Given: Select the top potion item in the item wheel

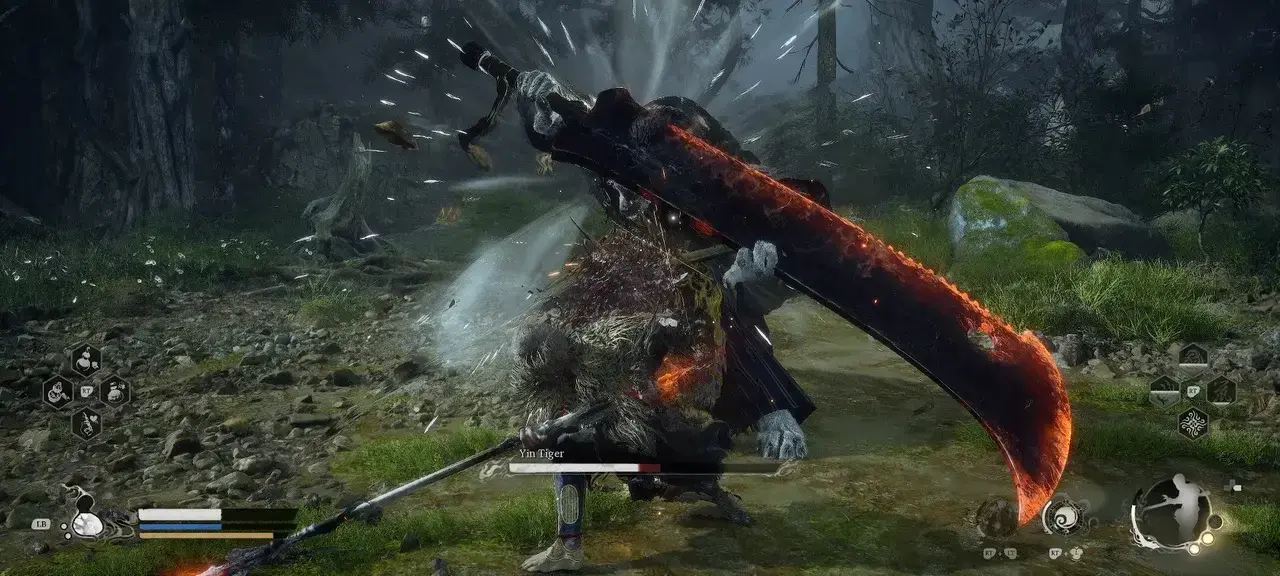Looking at the screenshot, I should point(86,359).
